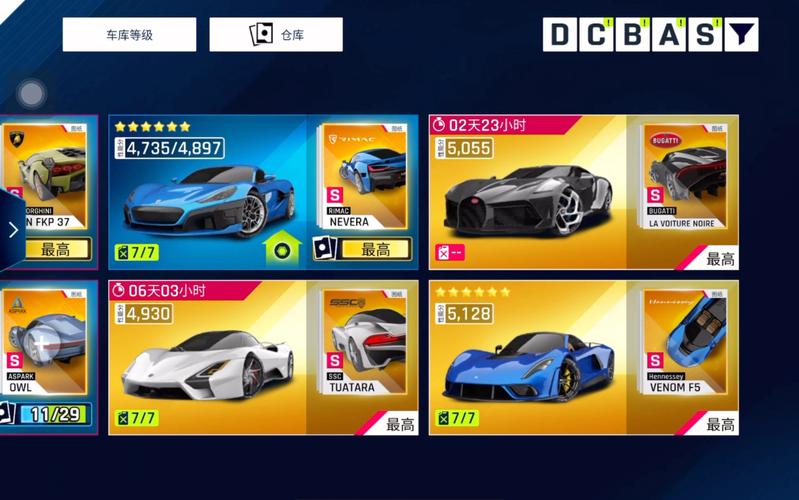Click the green upgrade arrow on Nevera
The height and width of the screenshot is (500, 799).
[x=282, y=246]
